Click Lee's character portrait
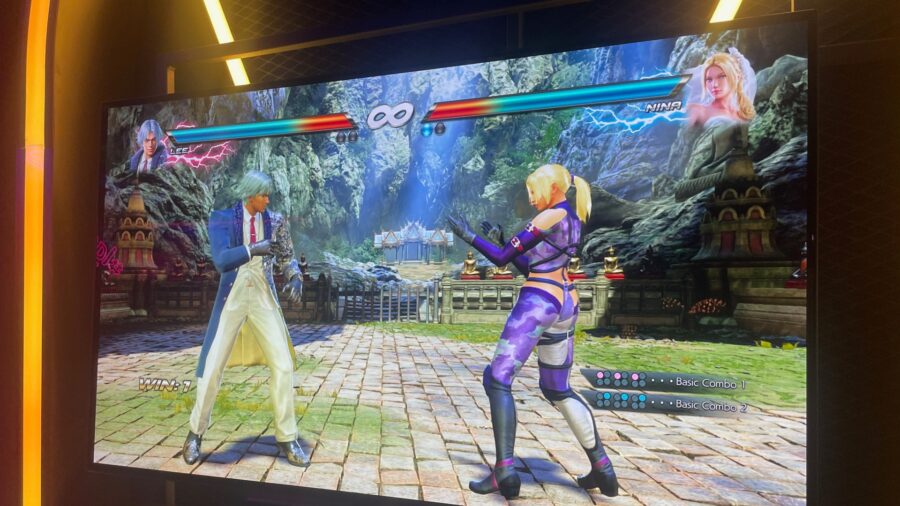The width and height of the screenshot is (900, 506). point(149,147)
